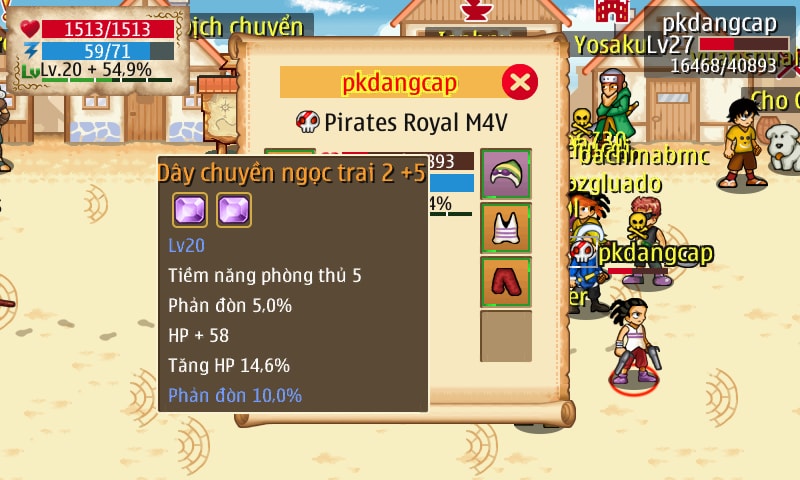
Task: Close the pkdangcap player info panel
Action: (518, 82)
